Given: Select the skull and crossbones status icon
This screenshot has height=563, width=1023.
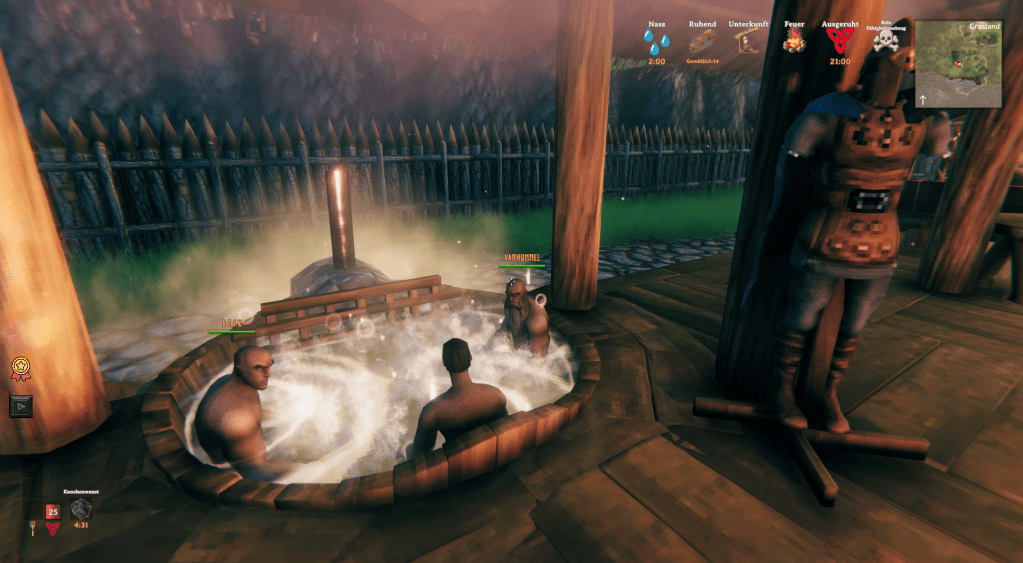Looking at the screenshot, I should click(x=885, y=41).
